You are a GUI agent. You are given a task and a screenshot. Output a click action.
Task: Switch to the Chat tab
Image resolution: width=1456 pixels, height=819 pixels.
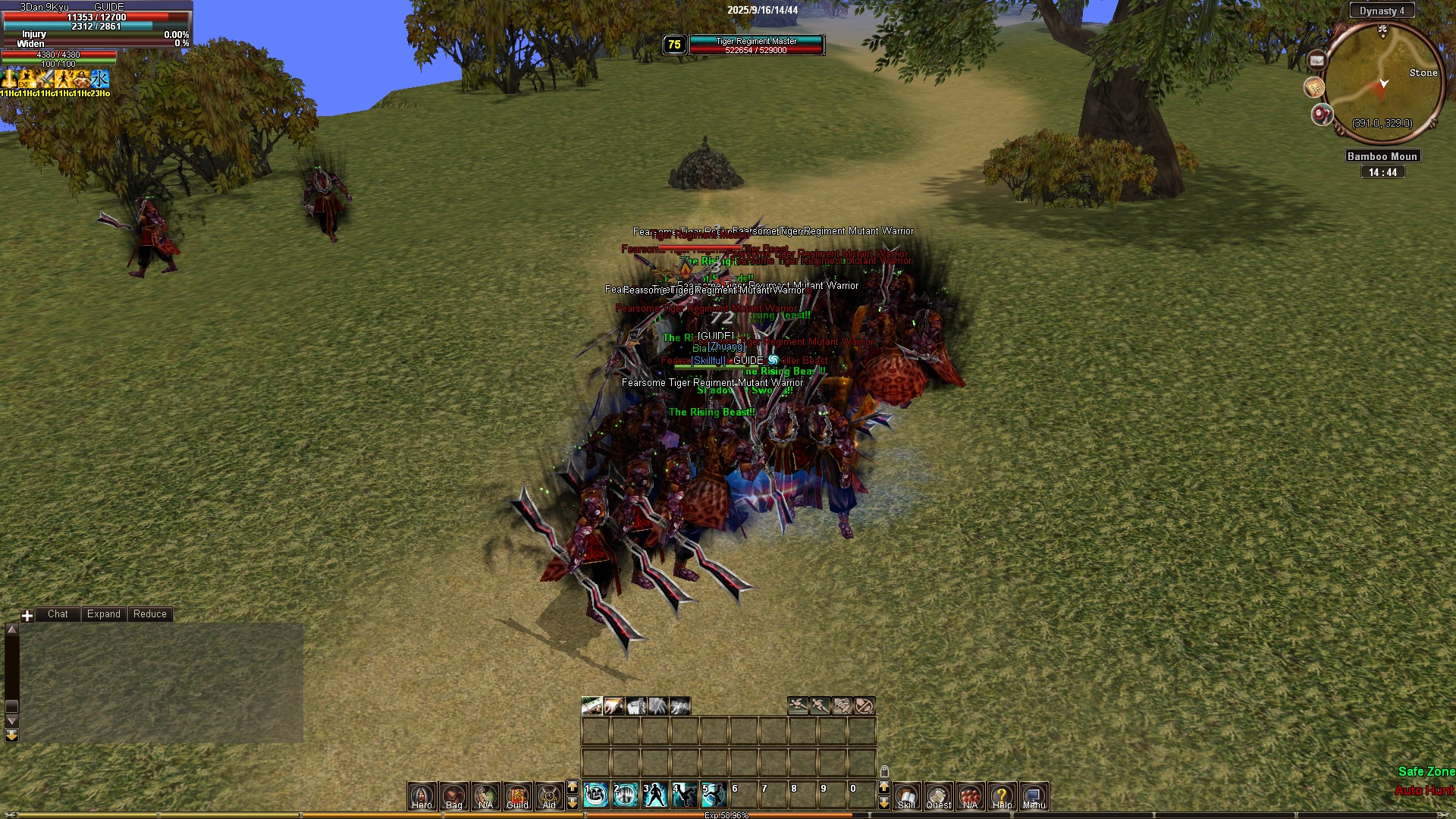coord(58,614)
